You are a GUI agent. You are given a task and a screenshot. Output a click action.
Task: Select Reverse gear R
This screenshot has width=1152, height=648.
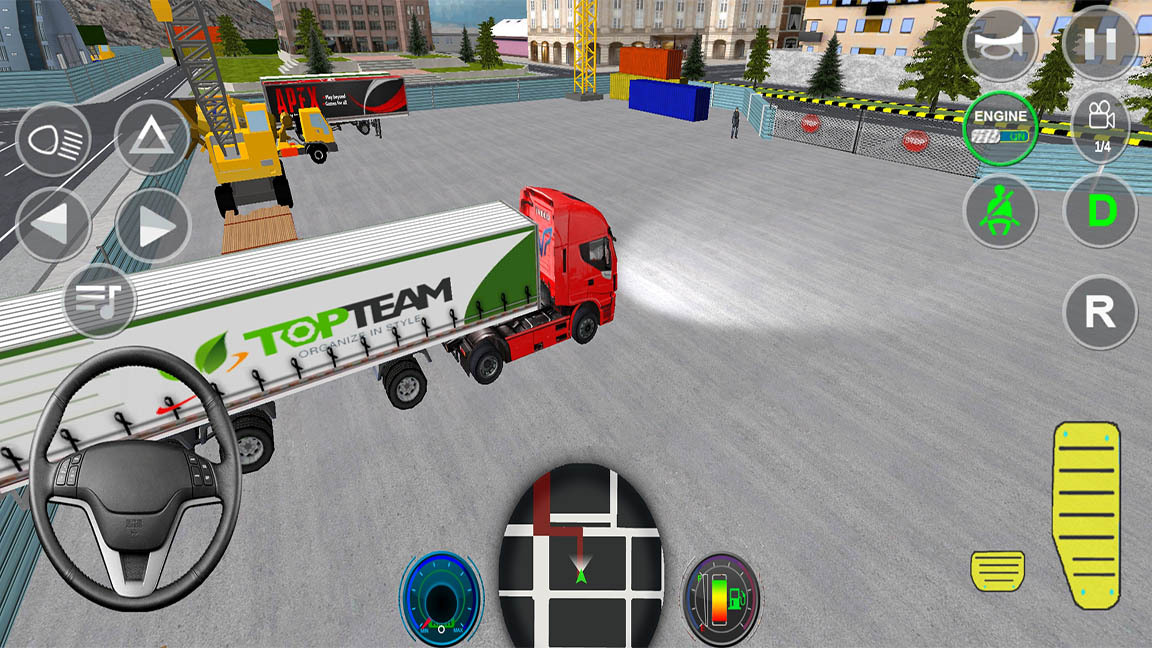pyautogui.click(x=1100, y=313)
